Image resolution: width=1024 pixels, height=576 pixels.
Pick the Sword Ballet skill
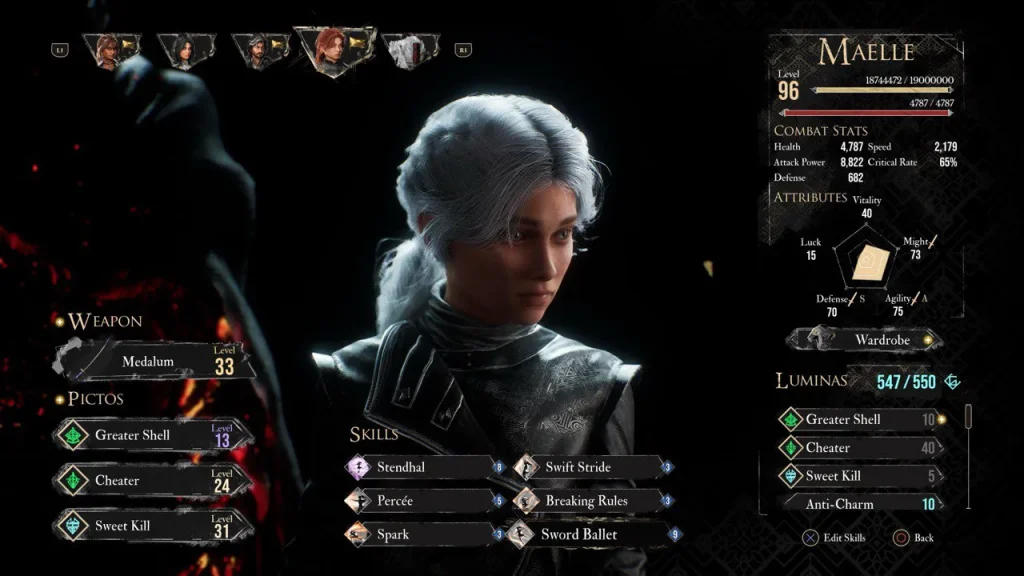click(x=592, y=534)
